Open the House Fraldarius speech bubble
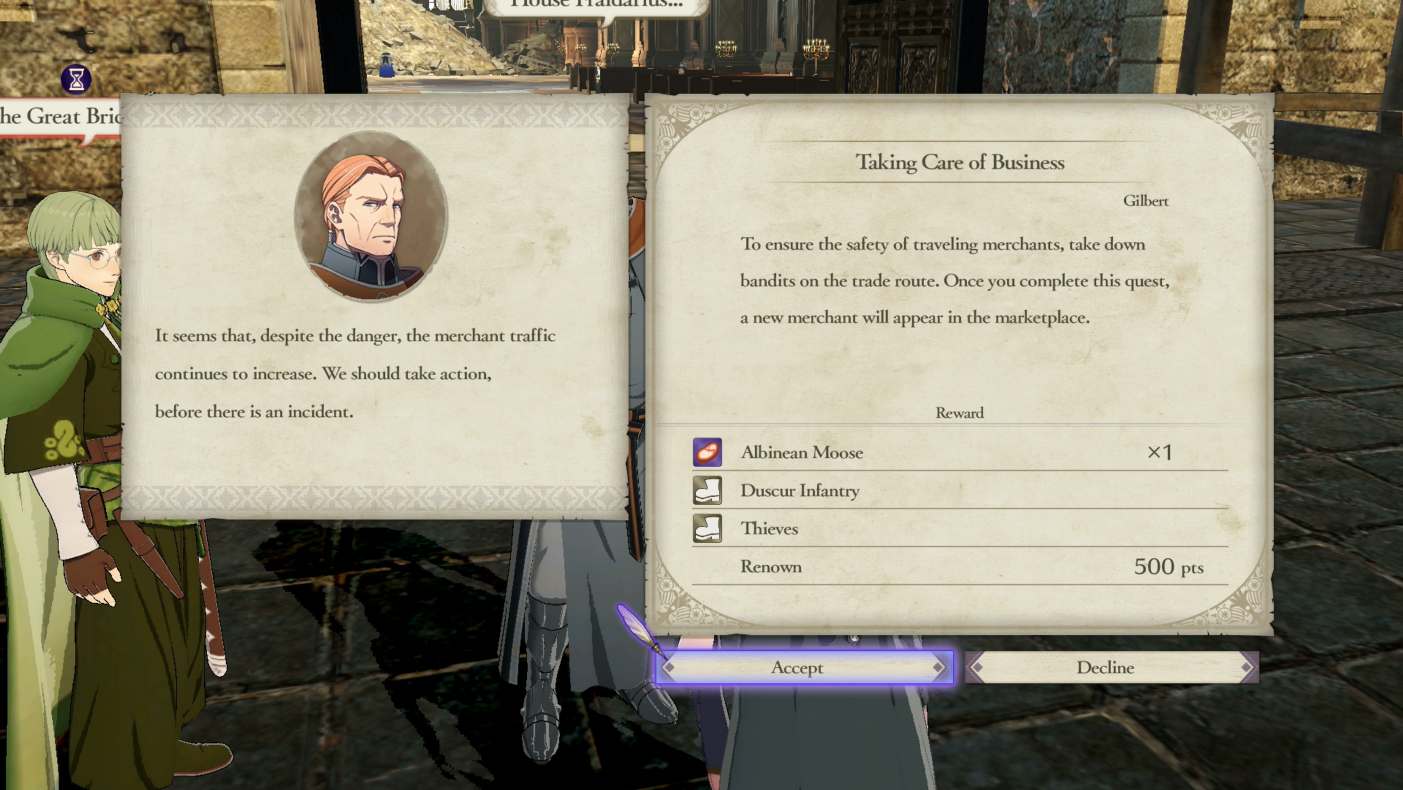This screenshot has height=790, width=1403. (x=597, y=7)
